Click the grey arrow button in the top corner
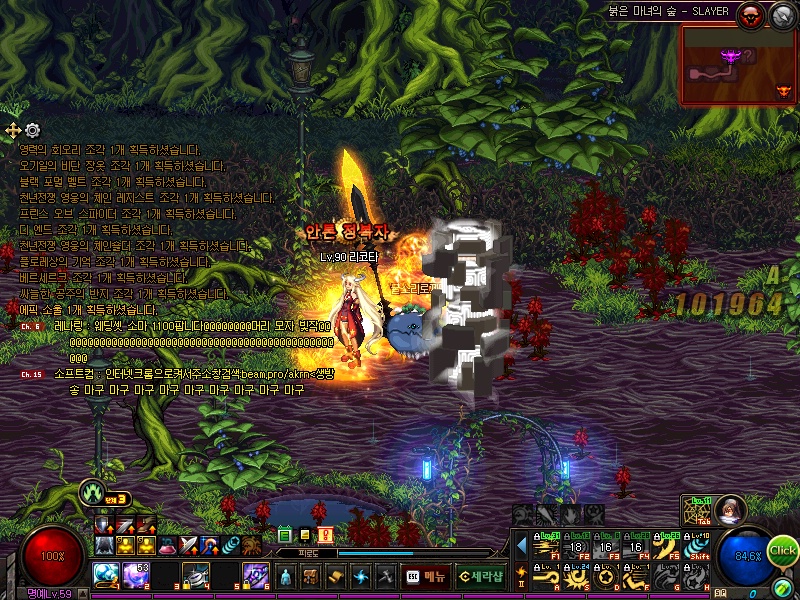The height and width of the screenshot is (600, 800). pyautogui.click(x=780, y=14)
